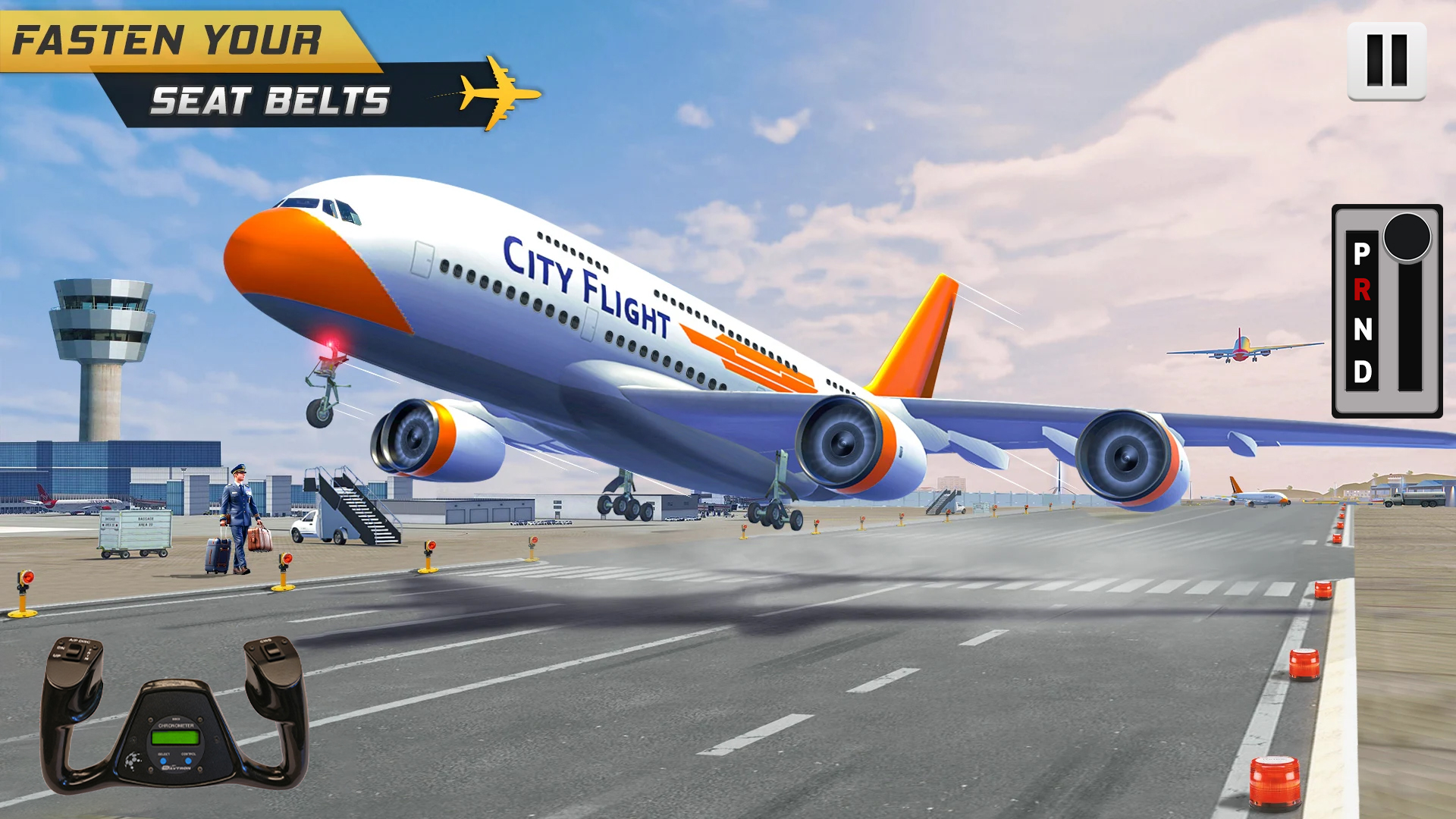Move the gear knob to Drive position
The height and width of the screenshot is (819, 1456).
pyautogui.click(x=1363, y=370)
